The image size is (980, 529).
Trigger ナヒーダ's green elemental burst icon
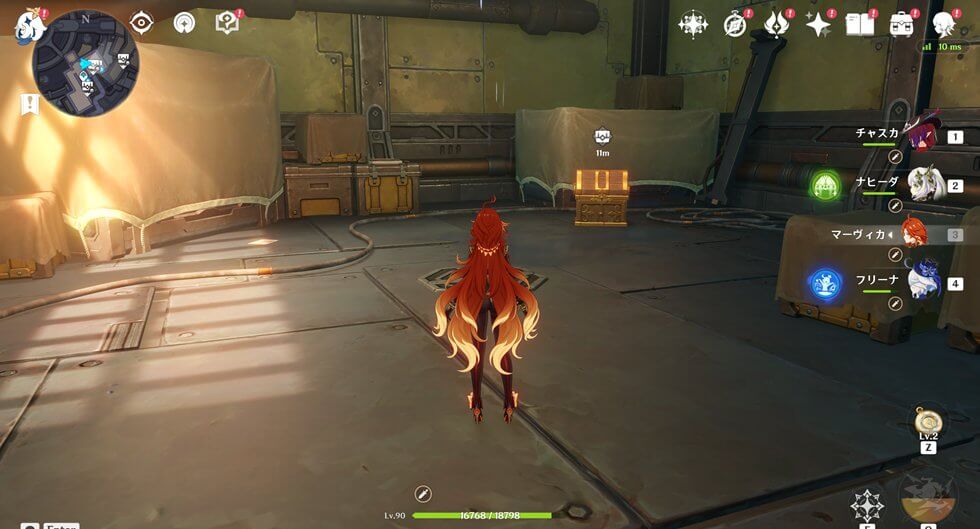[826, 185]
